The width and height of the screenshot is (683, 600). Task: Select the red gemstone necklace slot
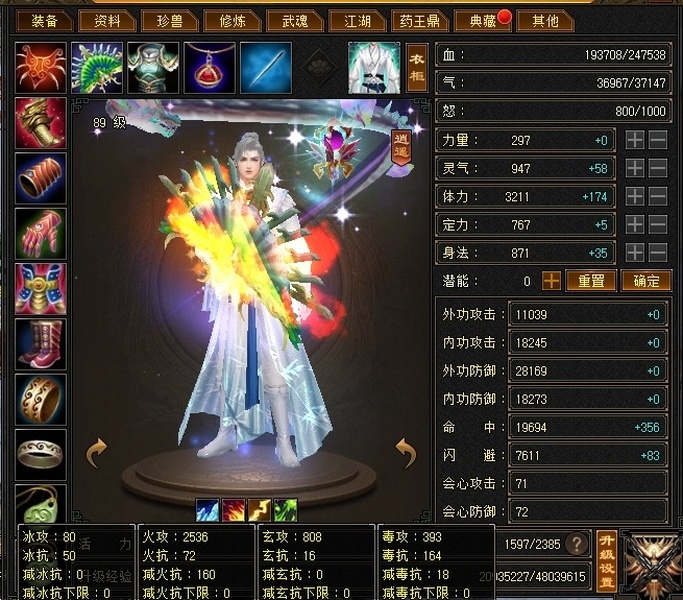point(210,67)
